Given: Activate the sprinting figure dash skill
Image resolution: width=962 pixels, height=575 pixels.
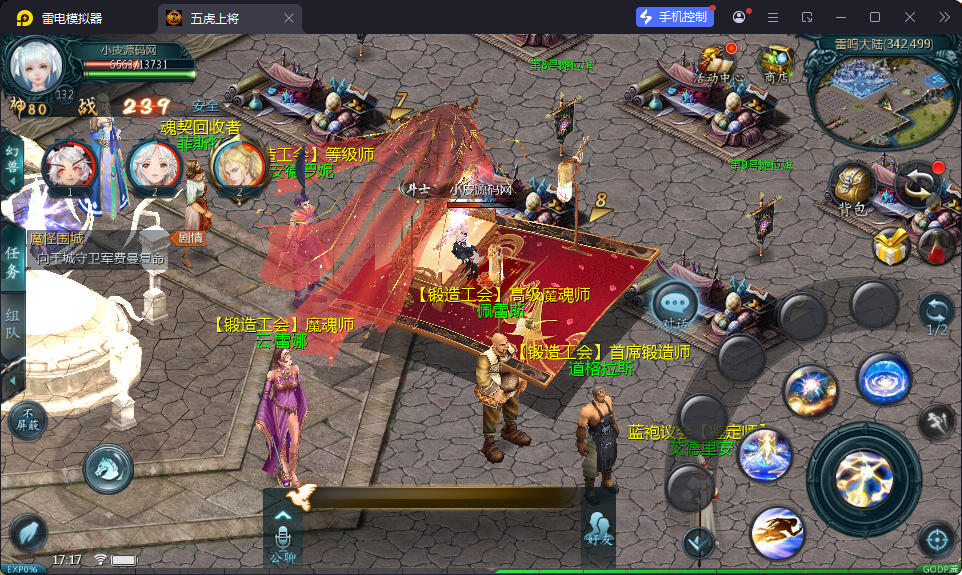Looking at the screenshot, I should tap(777, 532).
